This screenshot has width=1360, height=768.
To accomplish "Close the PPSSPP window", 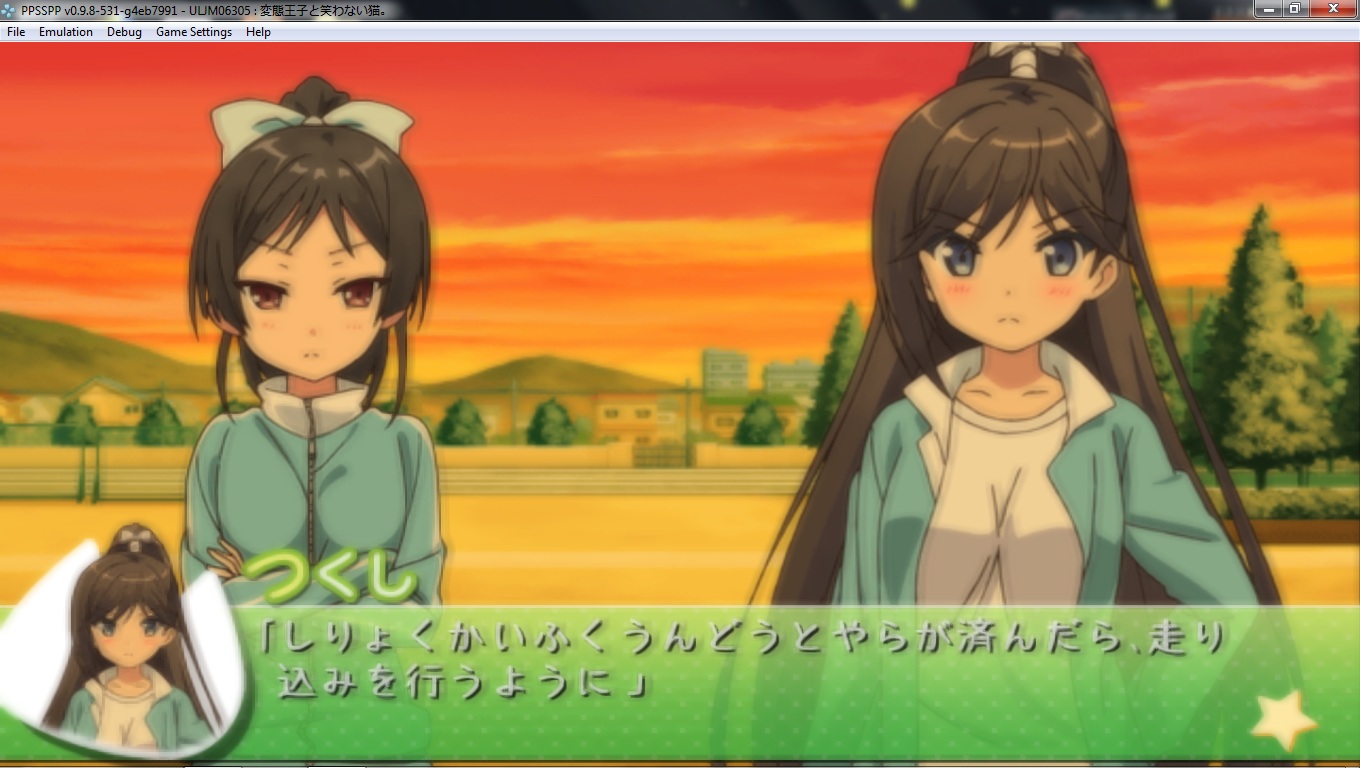I will pyautogui.click(x=1332, y=8).
